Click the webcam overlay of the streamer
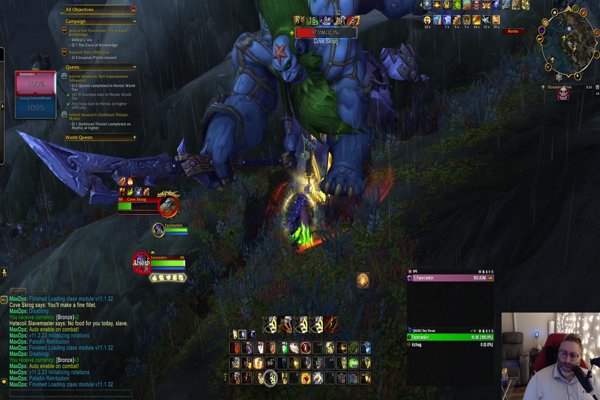The width and height of the screenshot is (600, 400). (x=550, y=356)
